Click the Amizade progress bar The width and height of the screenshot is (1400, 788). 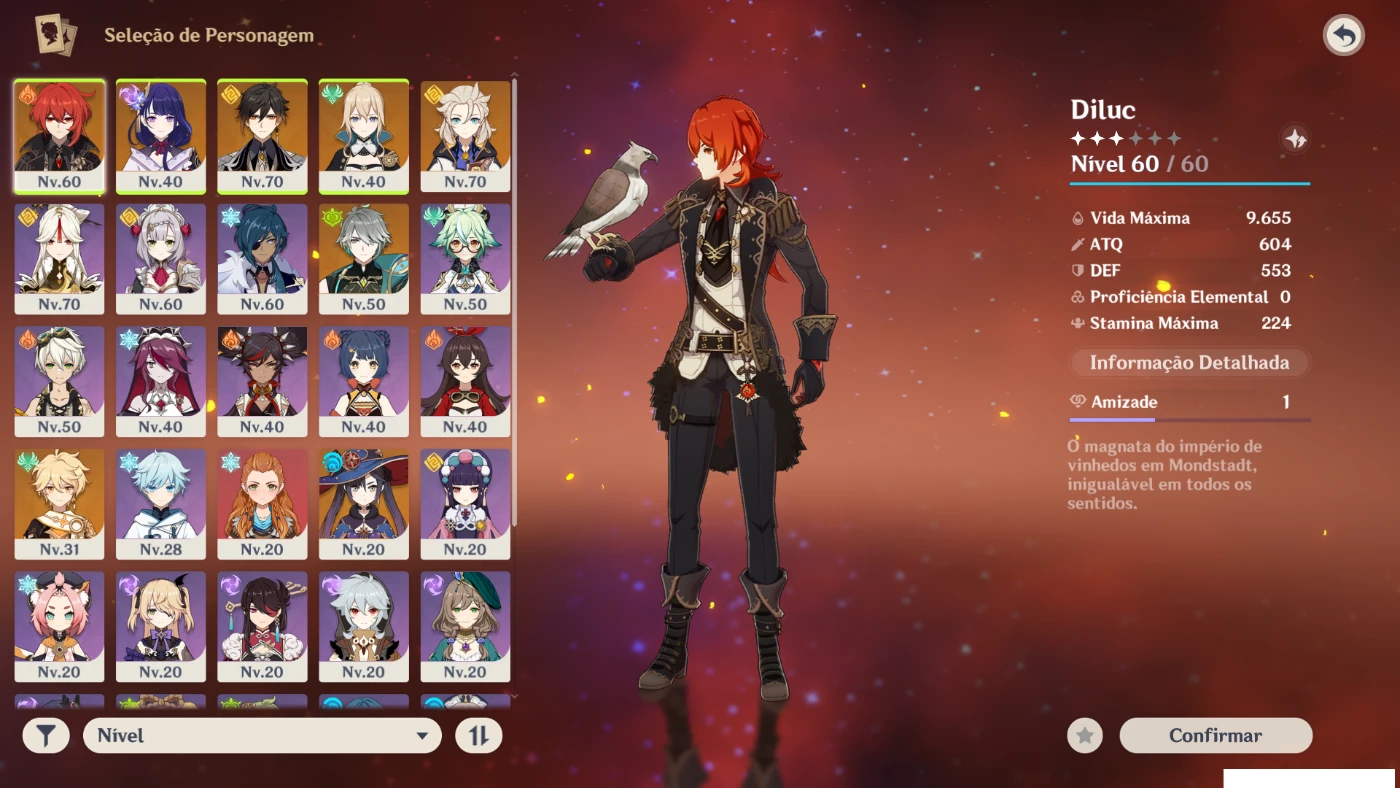(x=1188, y=422)
